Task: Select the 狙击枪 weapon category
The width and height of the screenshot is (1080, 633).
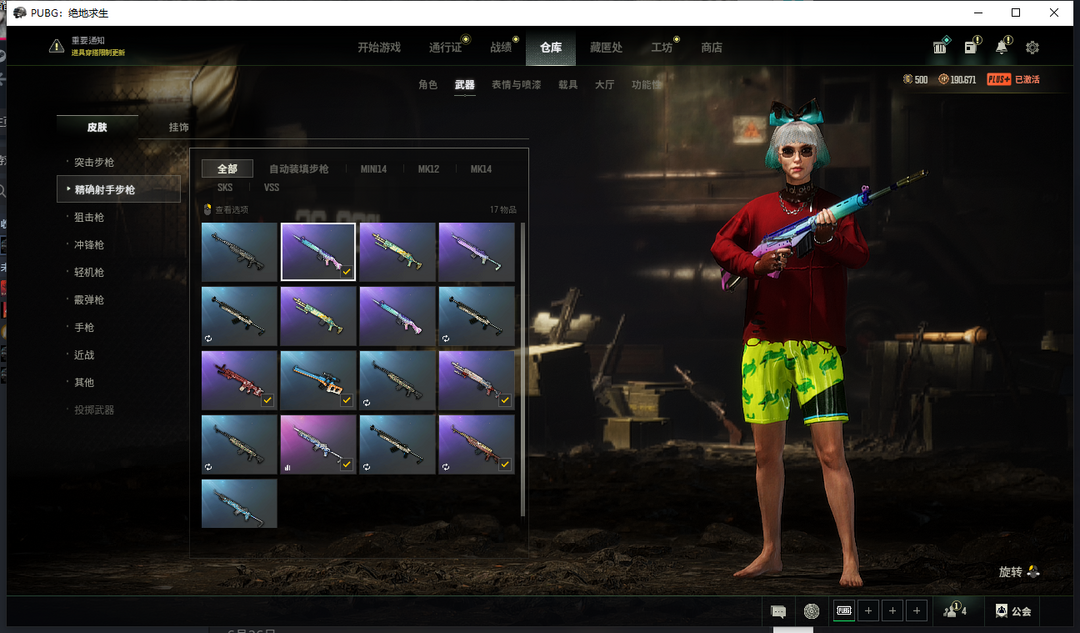Action: 89,217
